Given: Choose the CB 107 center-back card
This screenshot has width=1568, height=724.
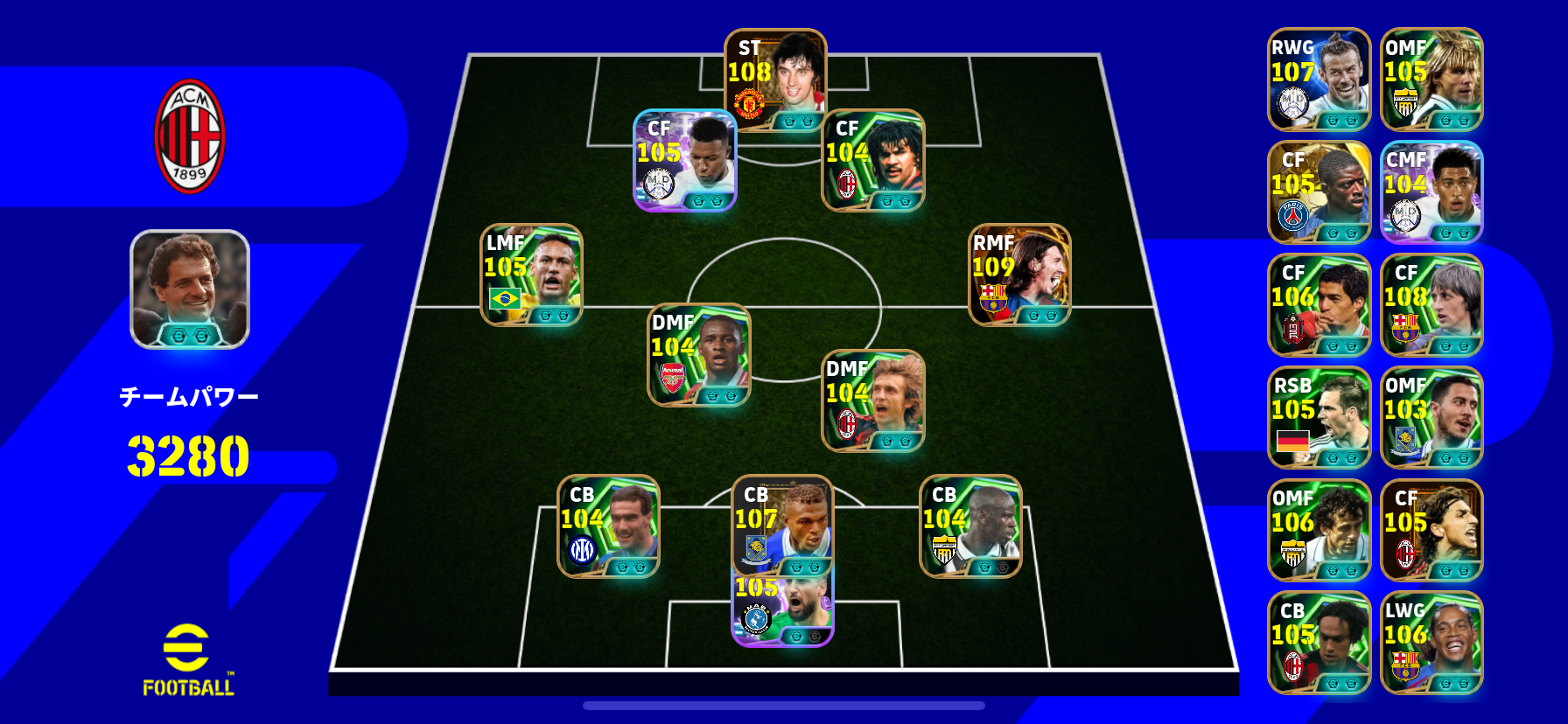Looking at the screenshot, I should tap(782, 525).
